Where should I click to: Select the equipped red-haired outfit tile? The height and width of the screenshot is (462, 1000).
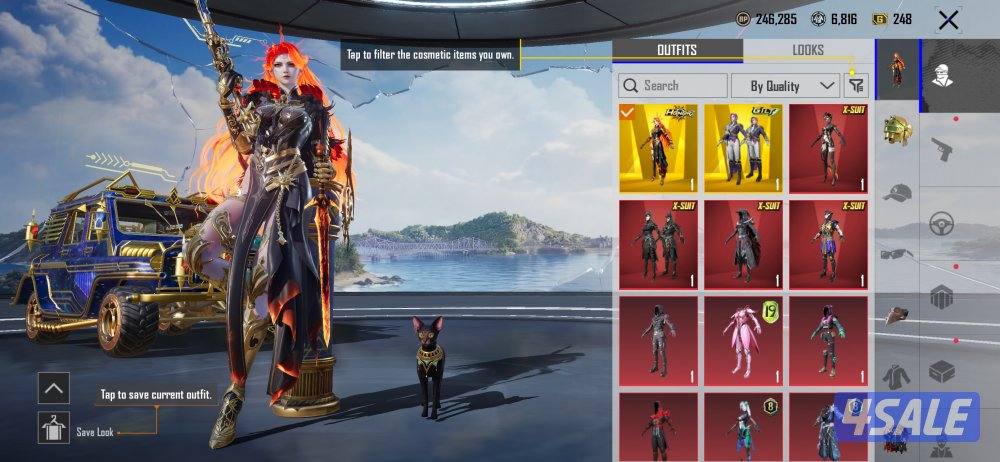658,148
